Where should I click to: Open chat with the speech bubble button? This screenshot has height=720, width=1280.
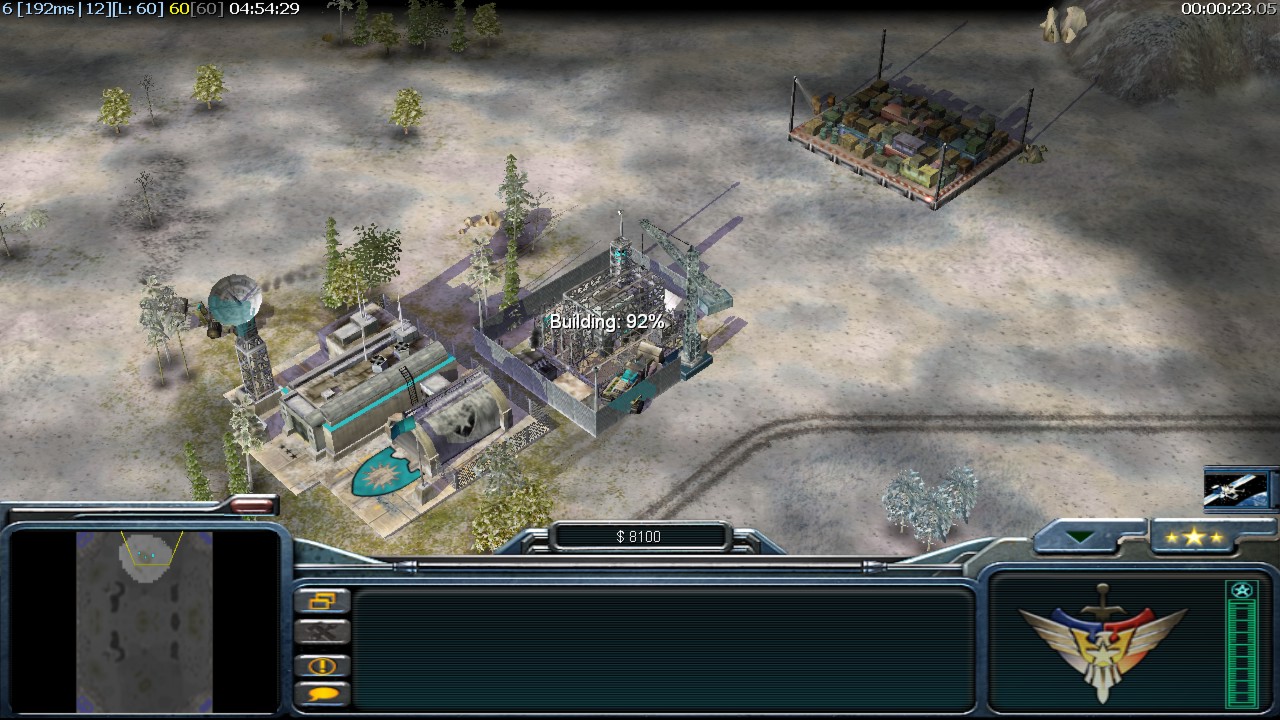(322, 693)
